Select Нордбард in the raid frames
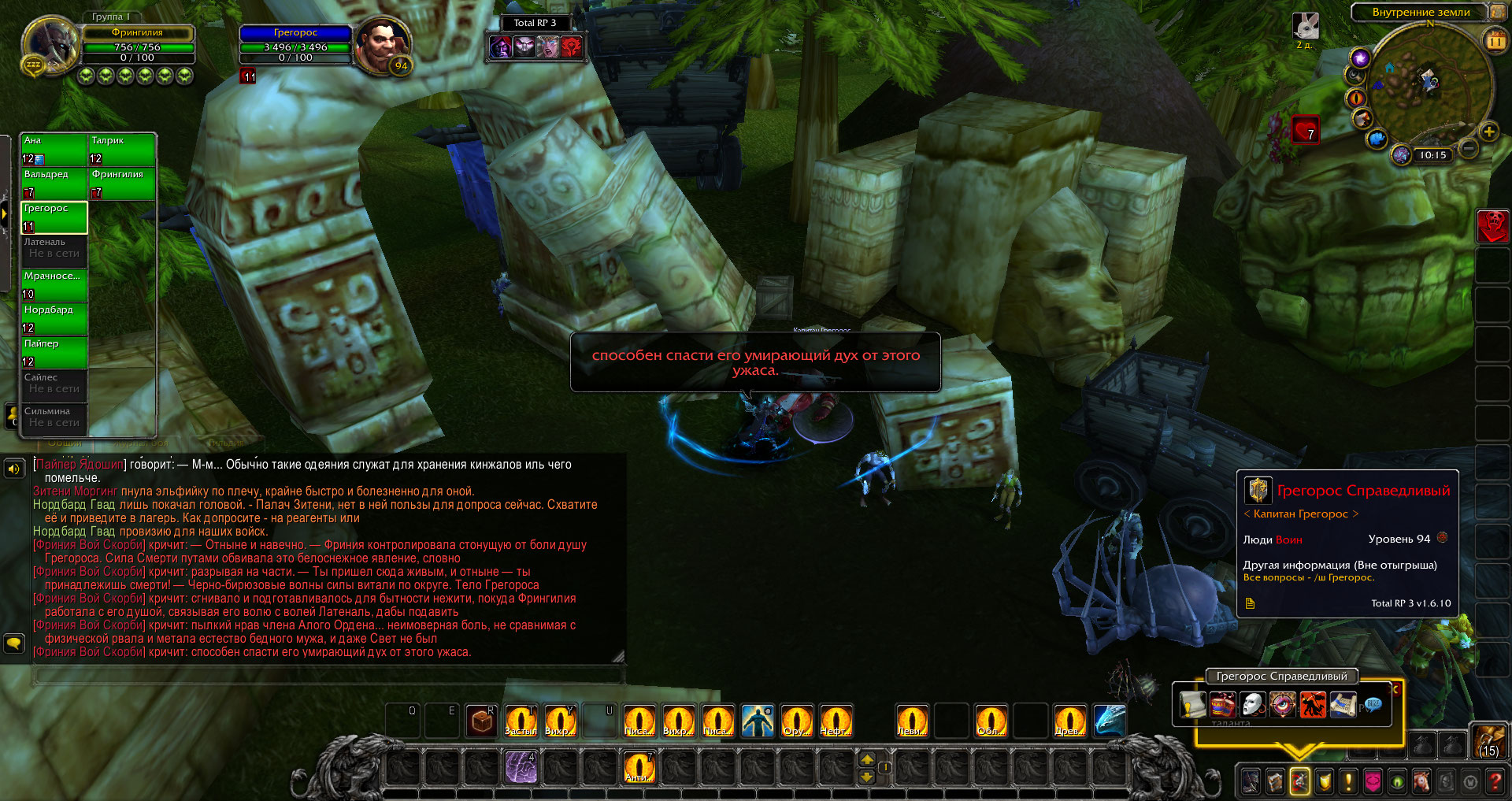 (54, 318)
